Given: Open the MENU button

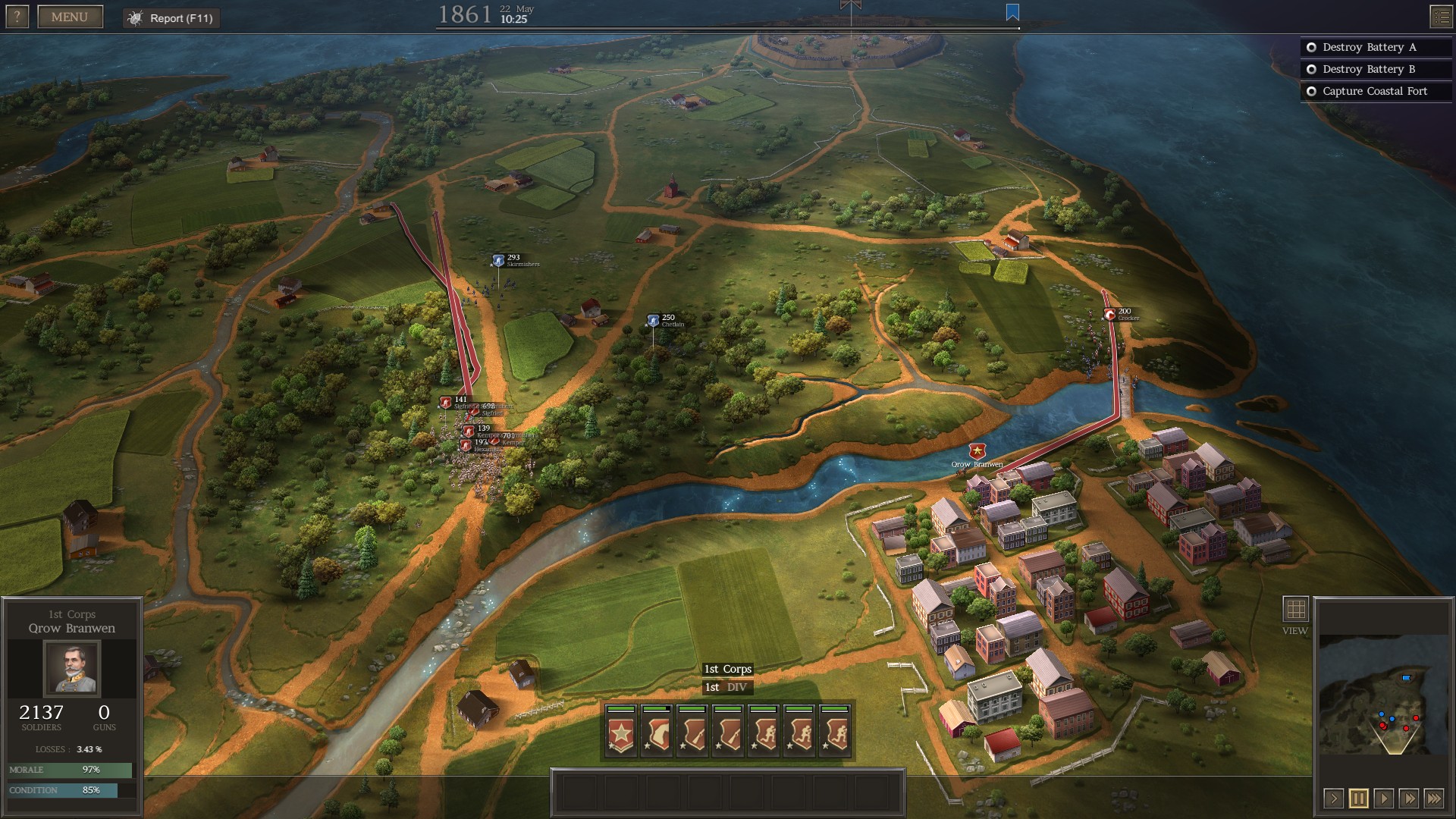Looking at the screenshot, I should 70,17.
